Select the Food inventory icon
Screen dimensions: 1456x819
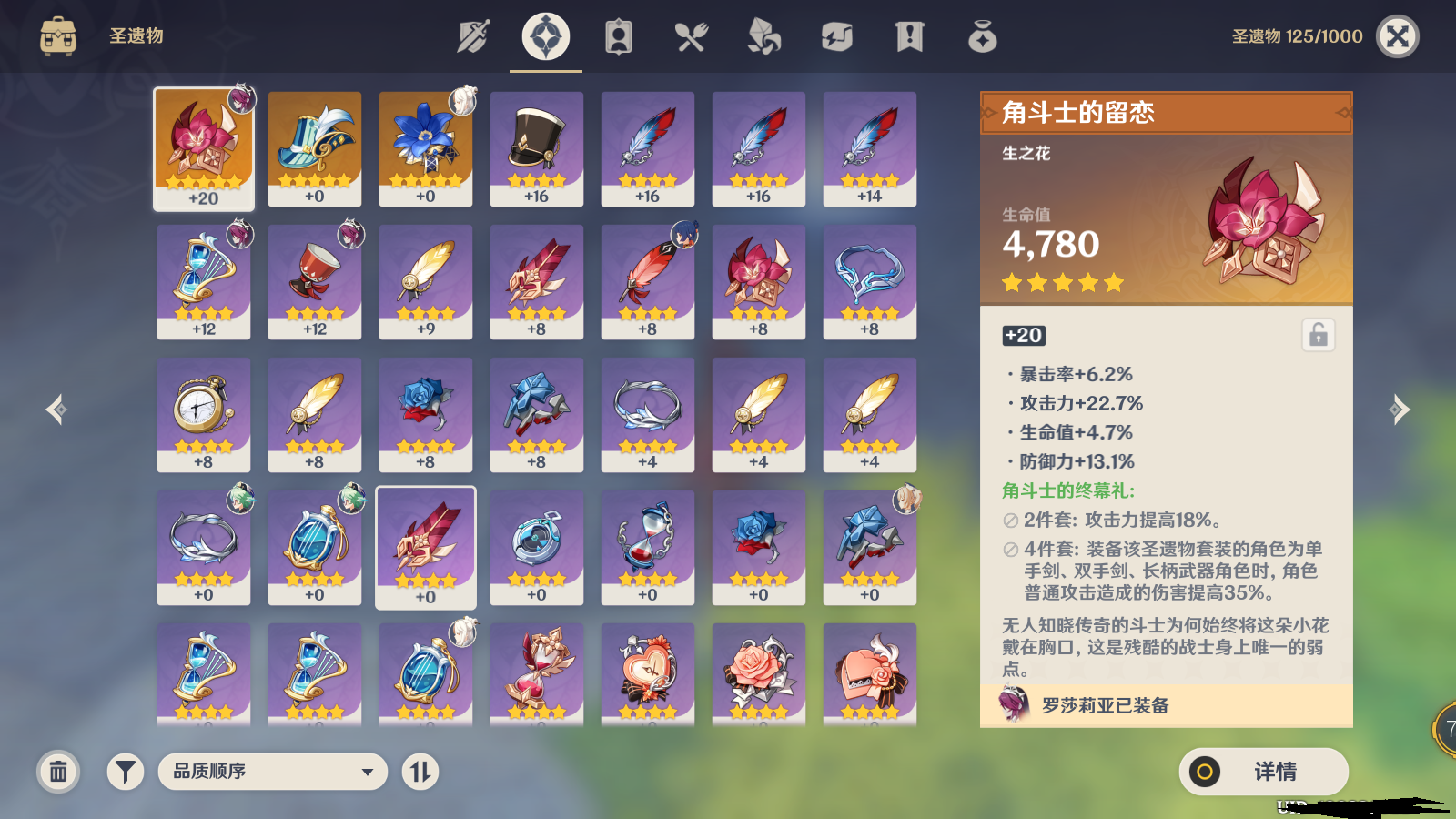coord(691,36)
